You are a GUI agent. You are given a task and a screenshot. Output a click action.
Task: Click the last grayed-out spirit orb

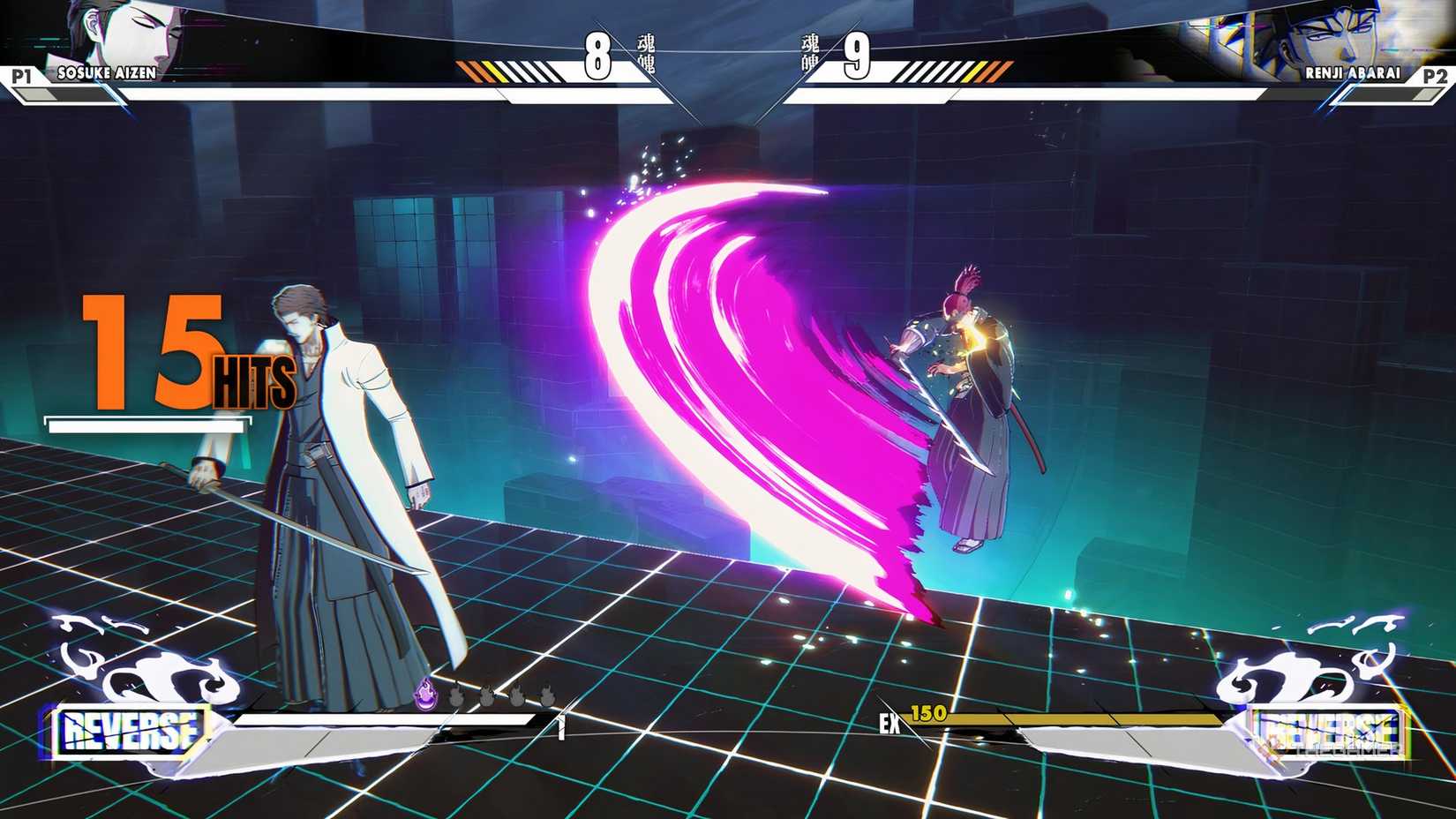tap(549, 695)
